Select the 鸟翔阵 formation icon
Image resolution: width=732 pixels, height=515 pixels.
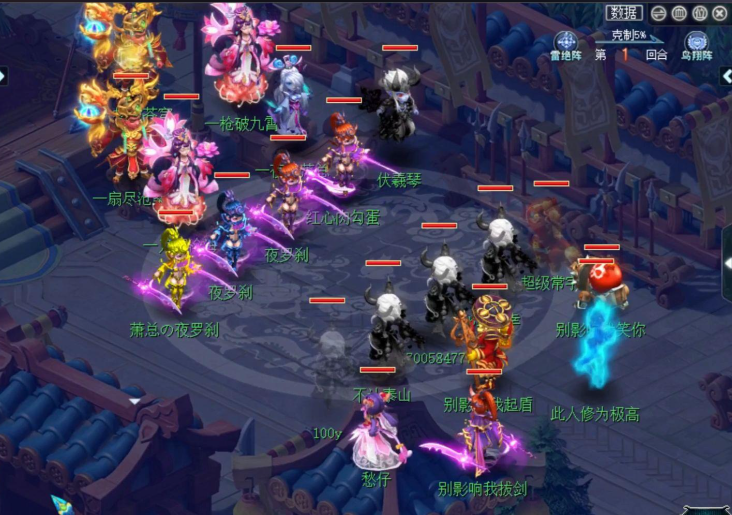point(696,42)
